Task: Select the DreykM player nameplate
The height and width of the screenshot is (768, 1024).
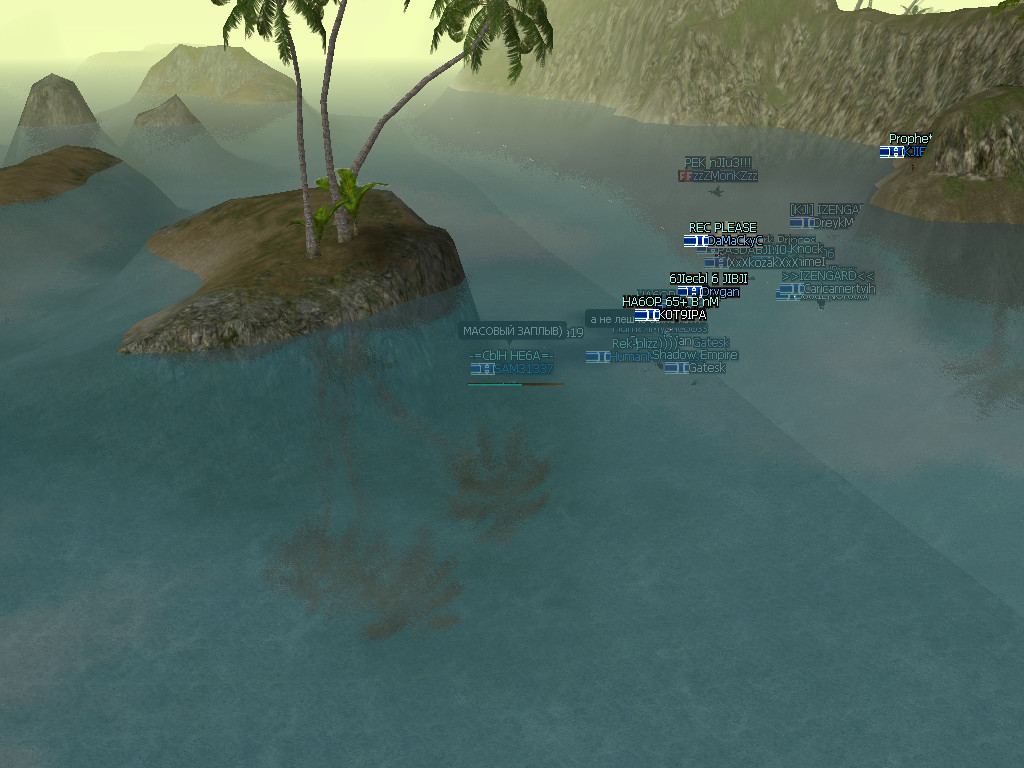Action: 832,223
